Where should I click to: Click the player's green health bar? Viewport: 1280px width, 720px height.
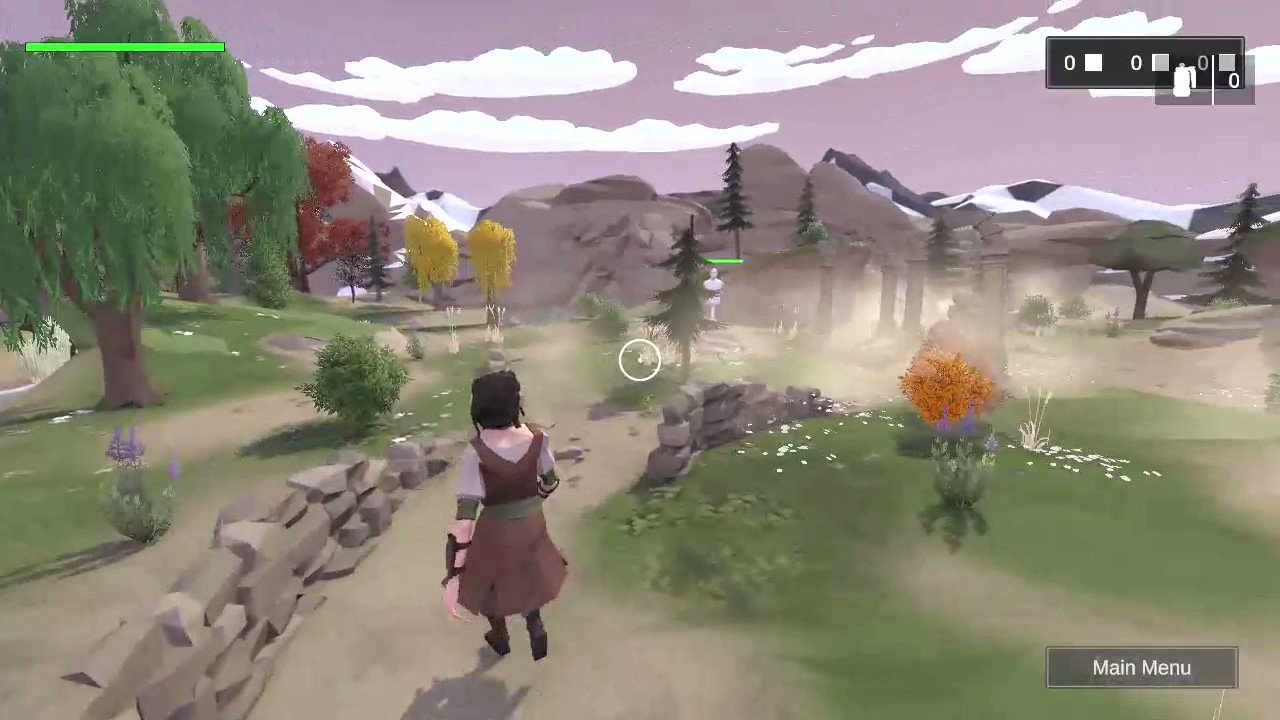[x=125, y=46]
